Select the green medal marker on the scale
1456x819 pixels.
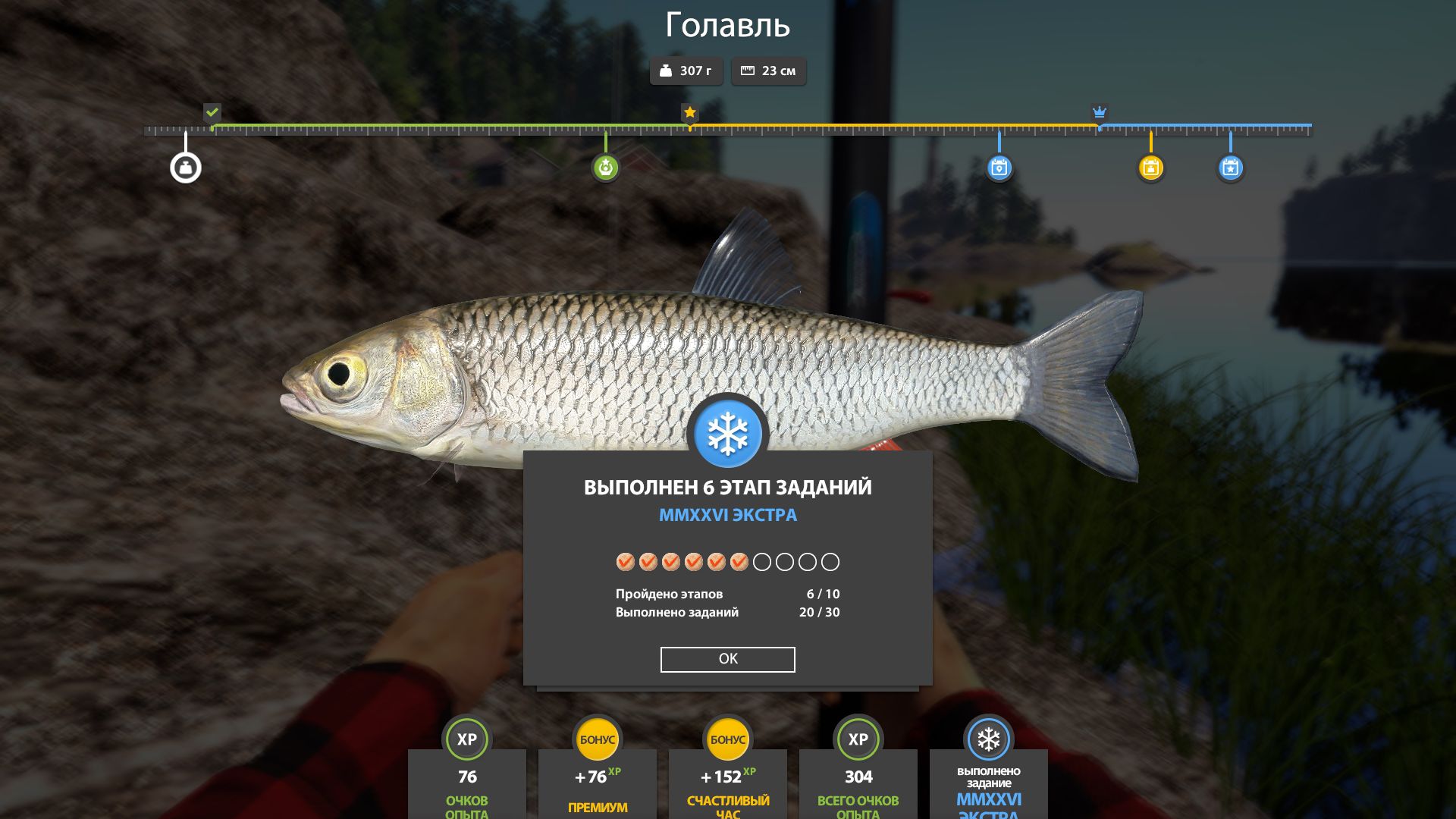coord(605,168)
